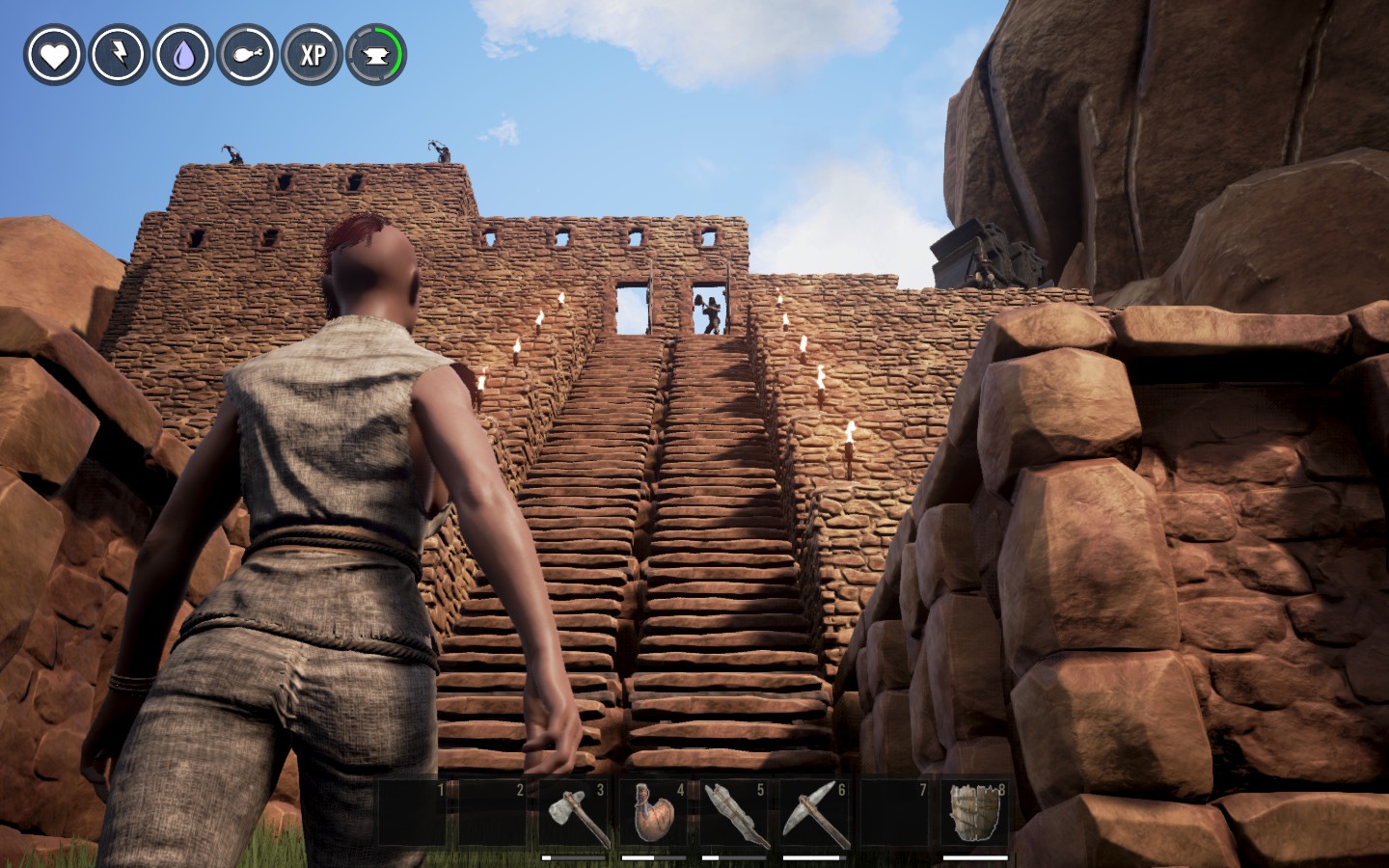Image resolution: width=1389 pixels, height=868 pixels.
Task: Choose the stone pickaxe in hotbar slot 6
Action: (815, 815)
